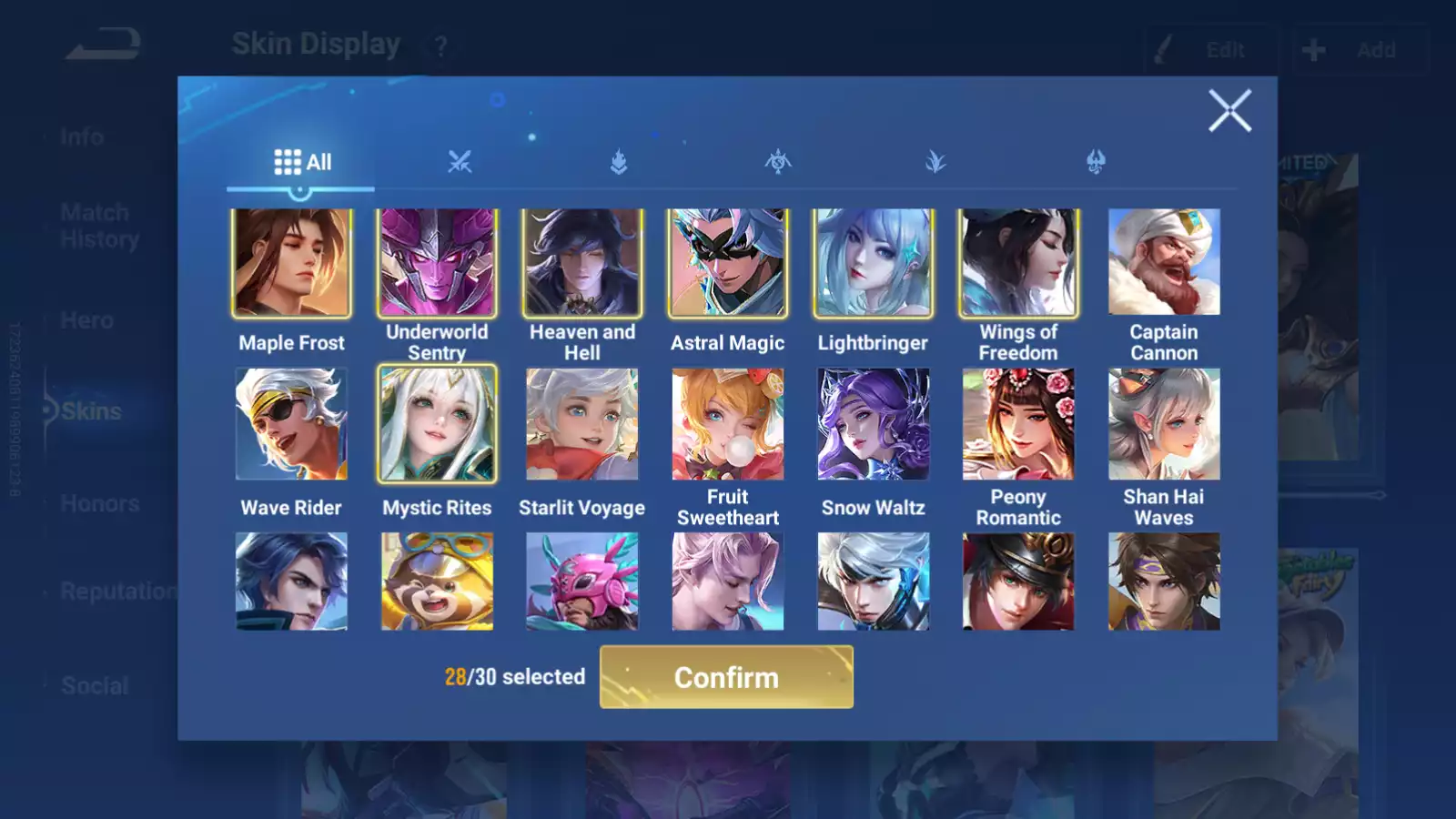Close the skin selection dialog

pyautogui.click(x=1231, y=111)
